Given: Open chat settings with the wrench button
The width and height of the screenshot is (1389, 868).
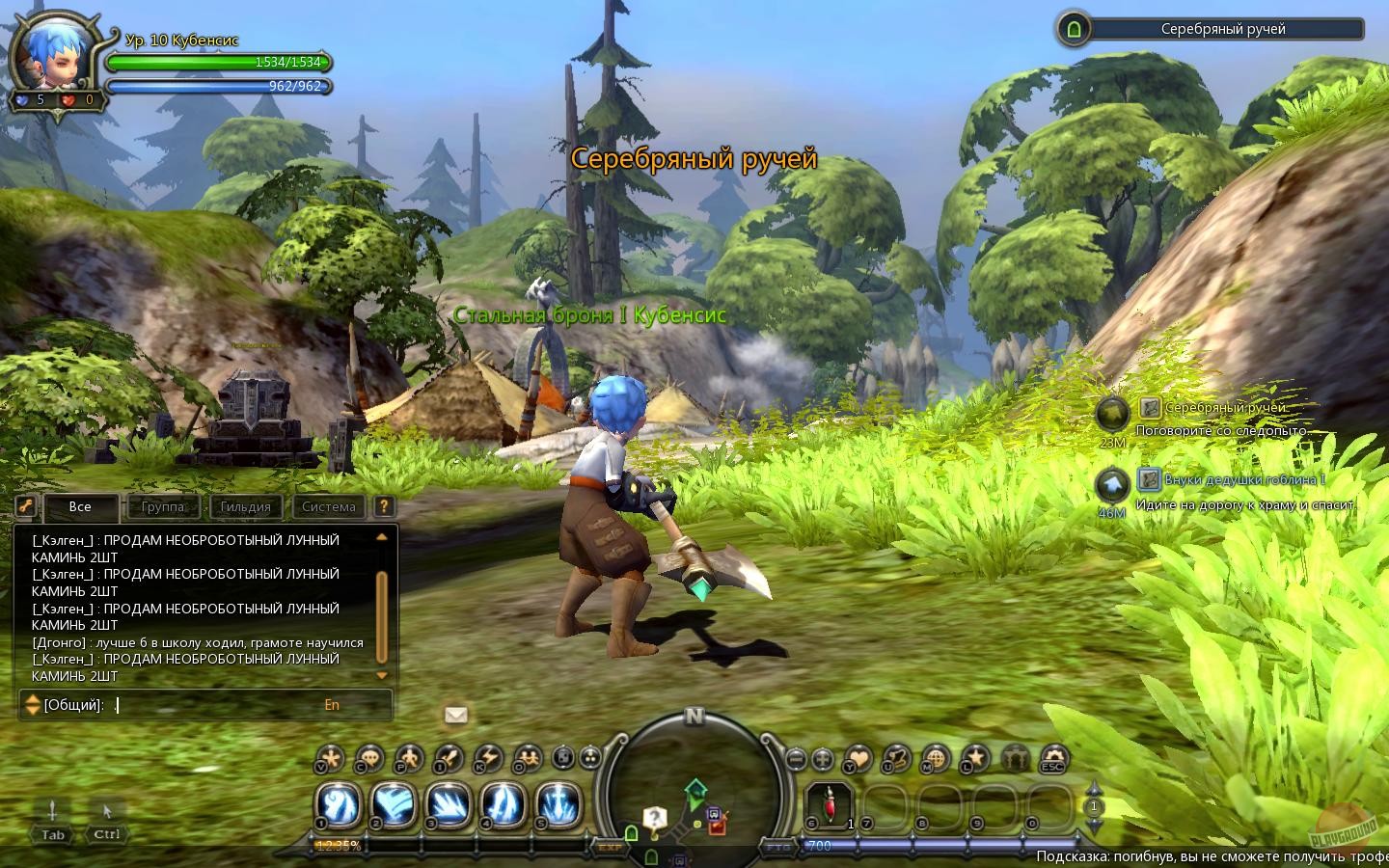Looking at the screenshot, I should pos(25,506).
